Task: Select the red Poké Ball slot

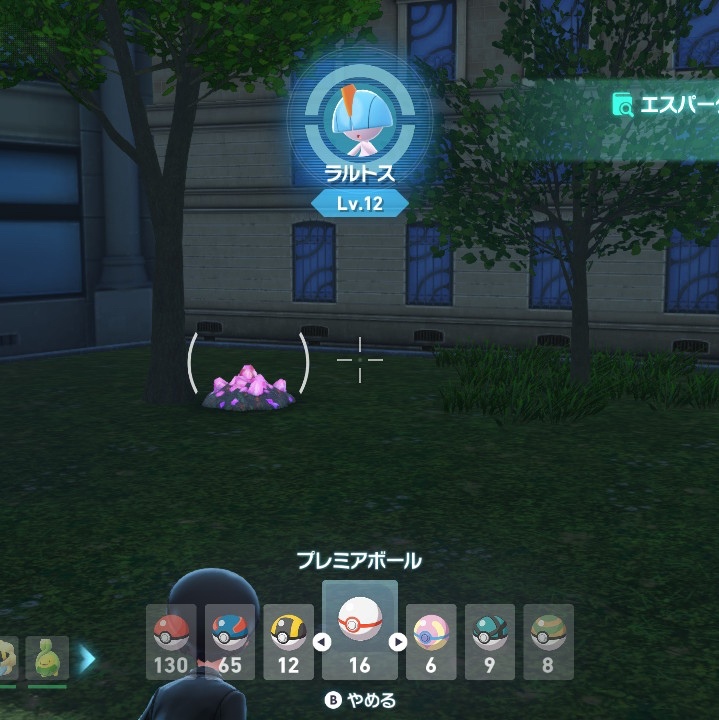Action: (x=171, y=641)
